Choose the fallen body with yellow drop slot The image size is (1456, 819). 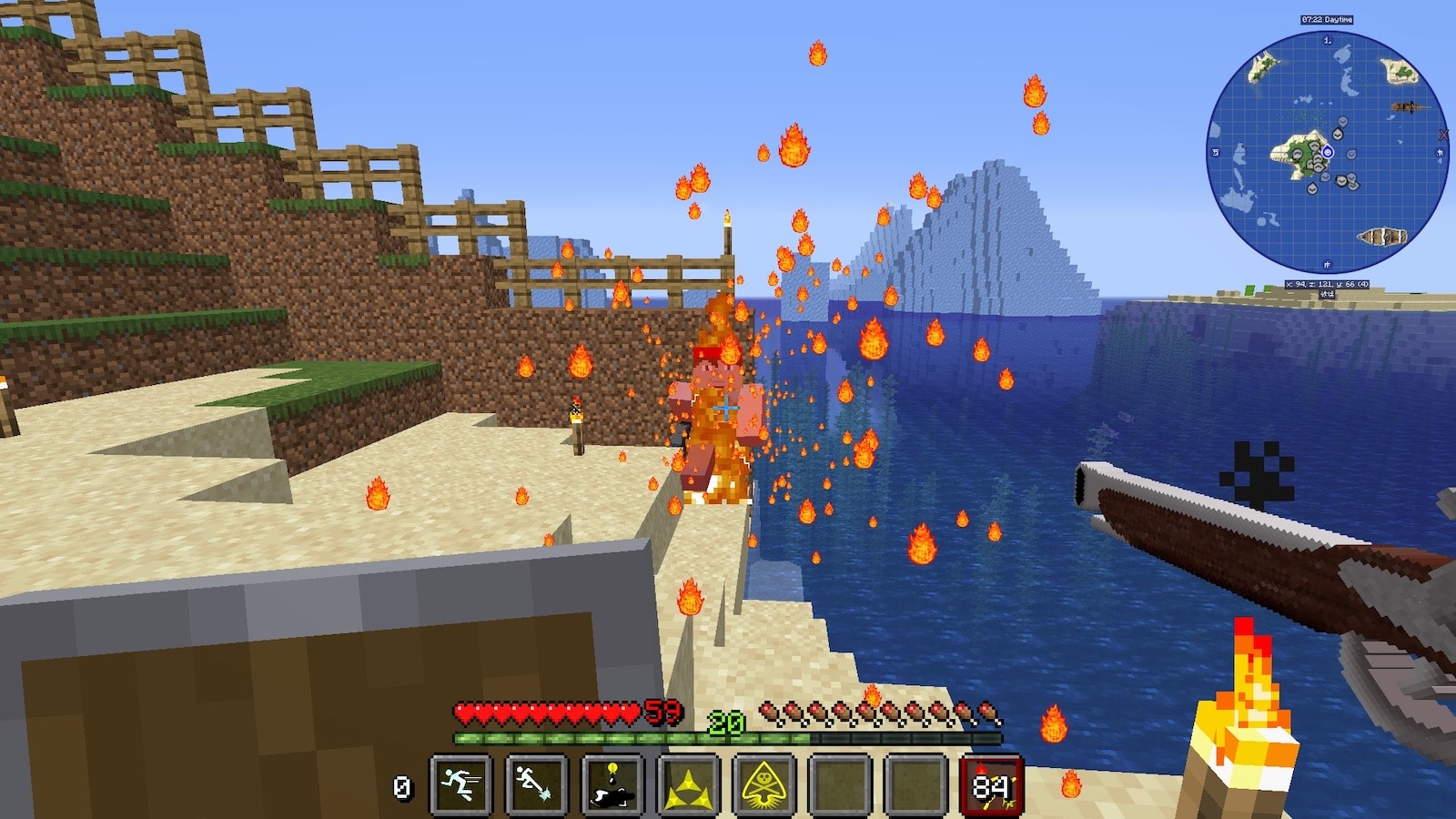613,784
